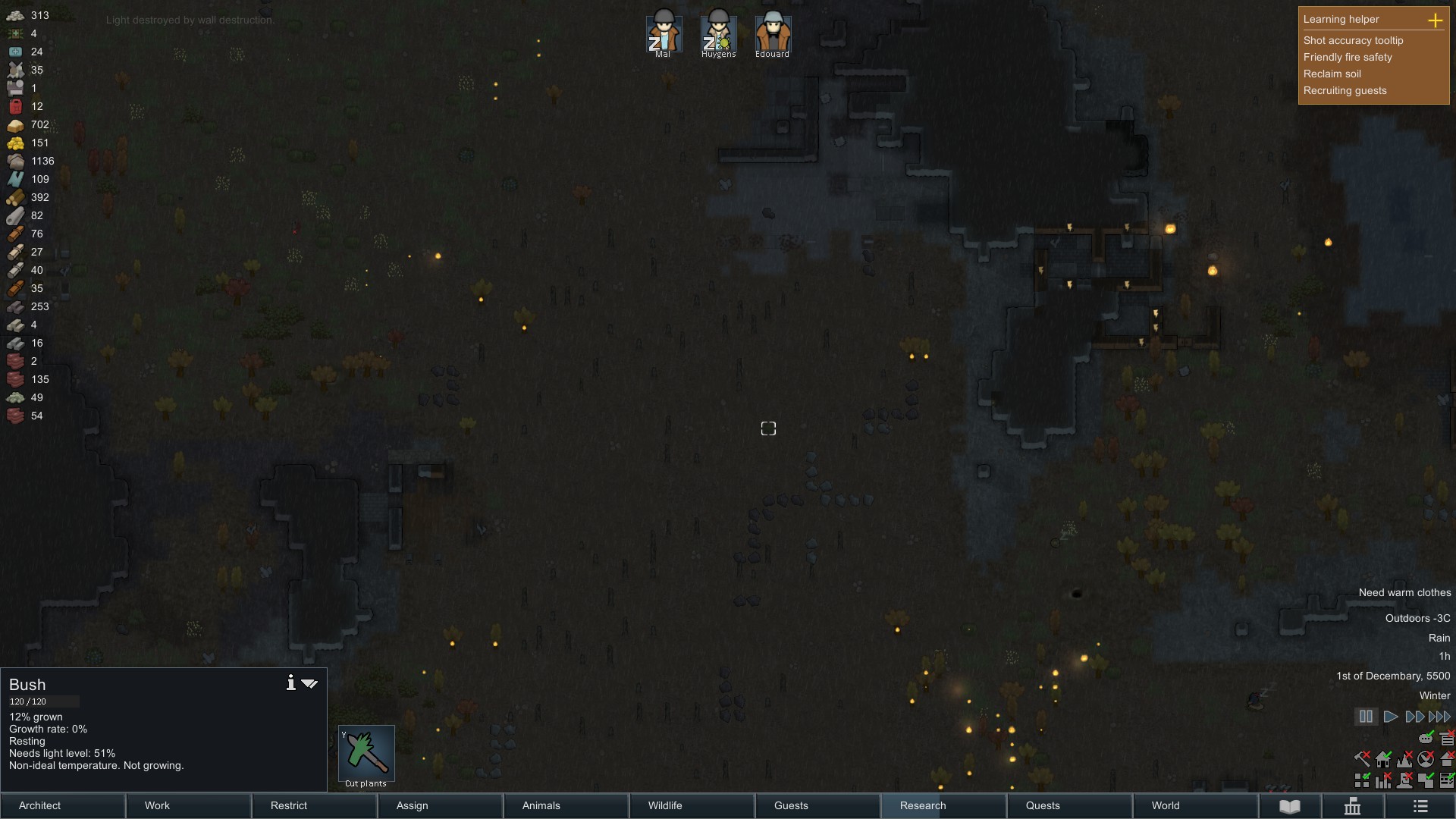Open the Friendly fire safety lesson
This screenshot has height=819, width=1456.
tap(1348, 57)
